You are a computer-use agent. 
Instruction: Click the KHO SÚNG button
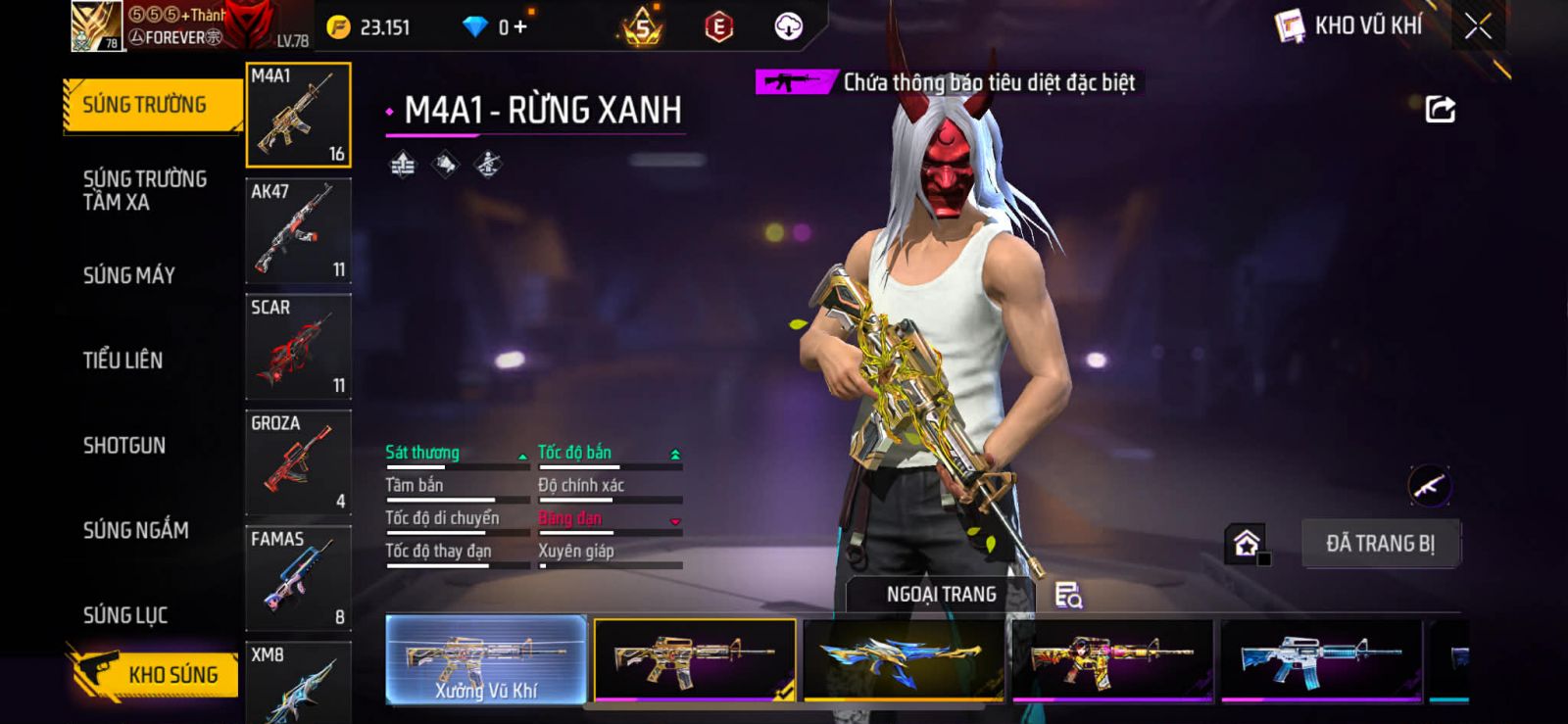[x=155, y=674]
